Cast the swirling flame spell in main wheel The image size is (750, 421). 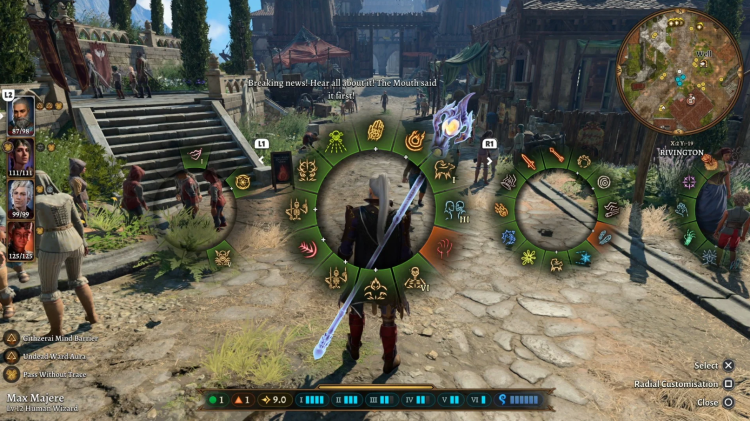414,141
